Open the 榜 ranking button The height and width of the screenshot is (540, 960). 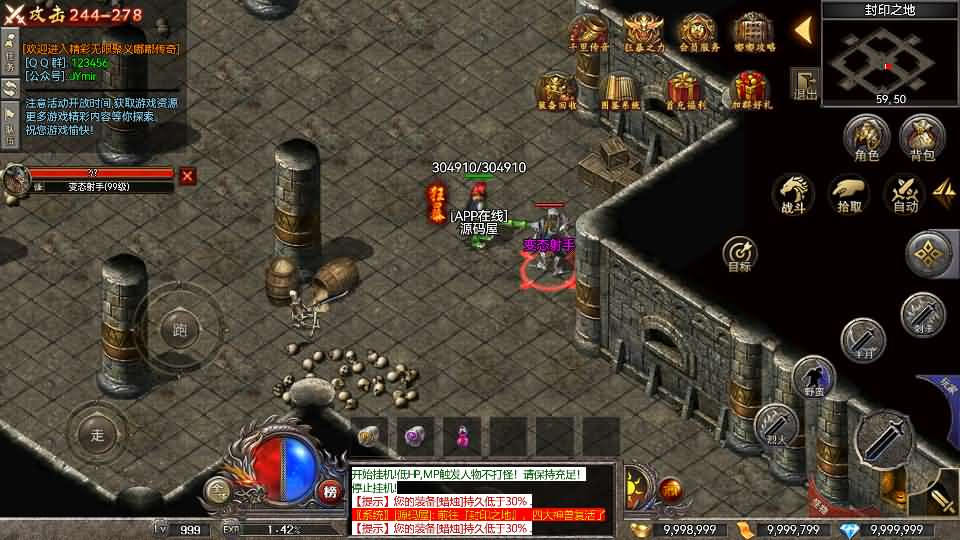click(330, 491)
